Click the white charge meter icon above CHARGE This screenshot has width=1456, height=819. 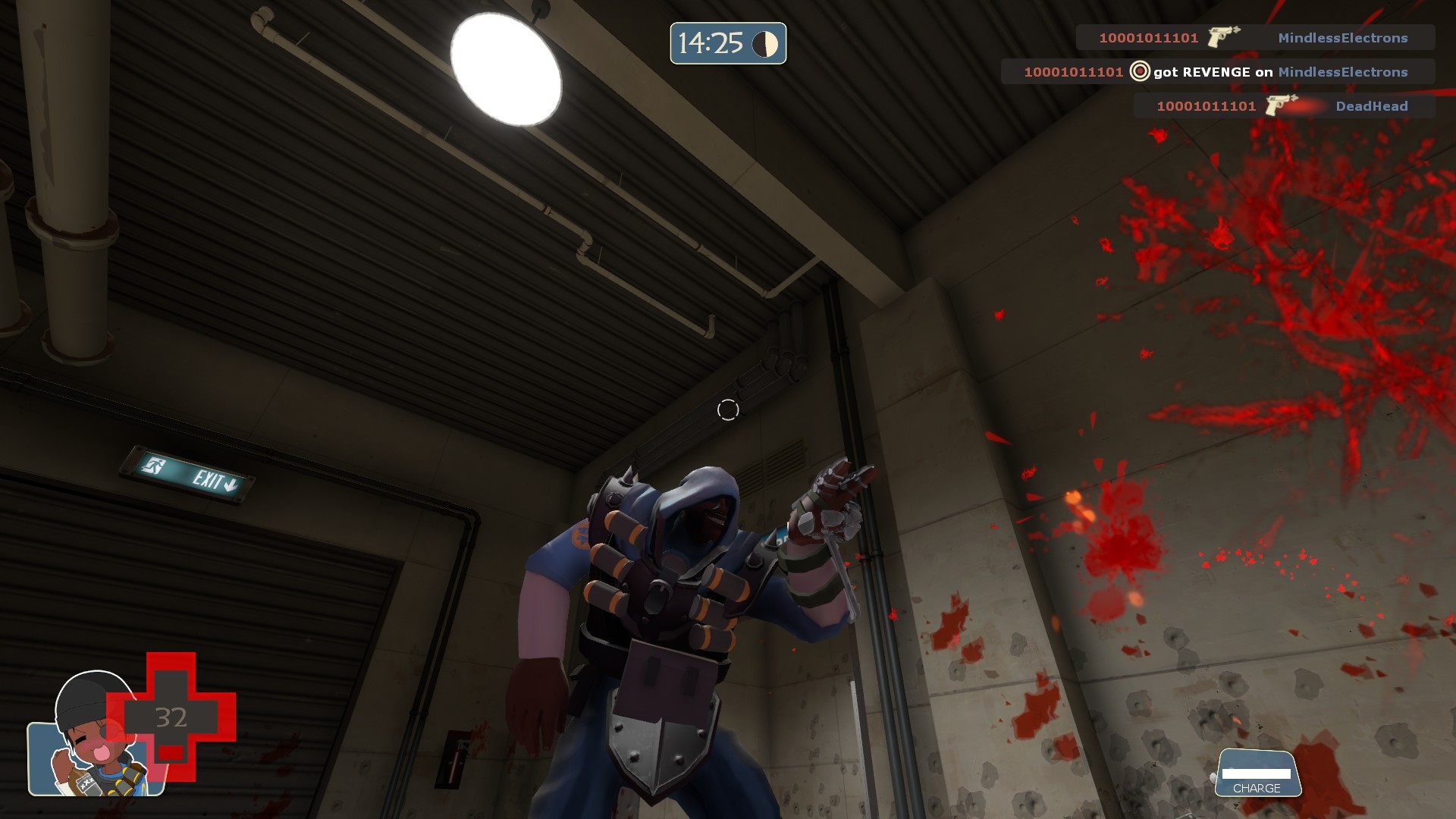coord(1257,775)
